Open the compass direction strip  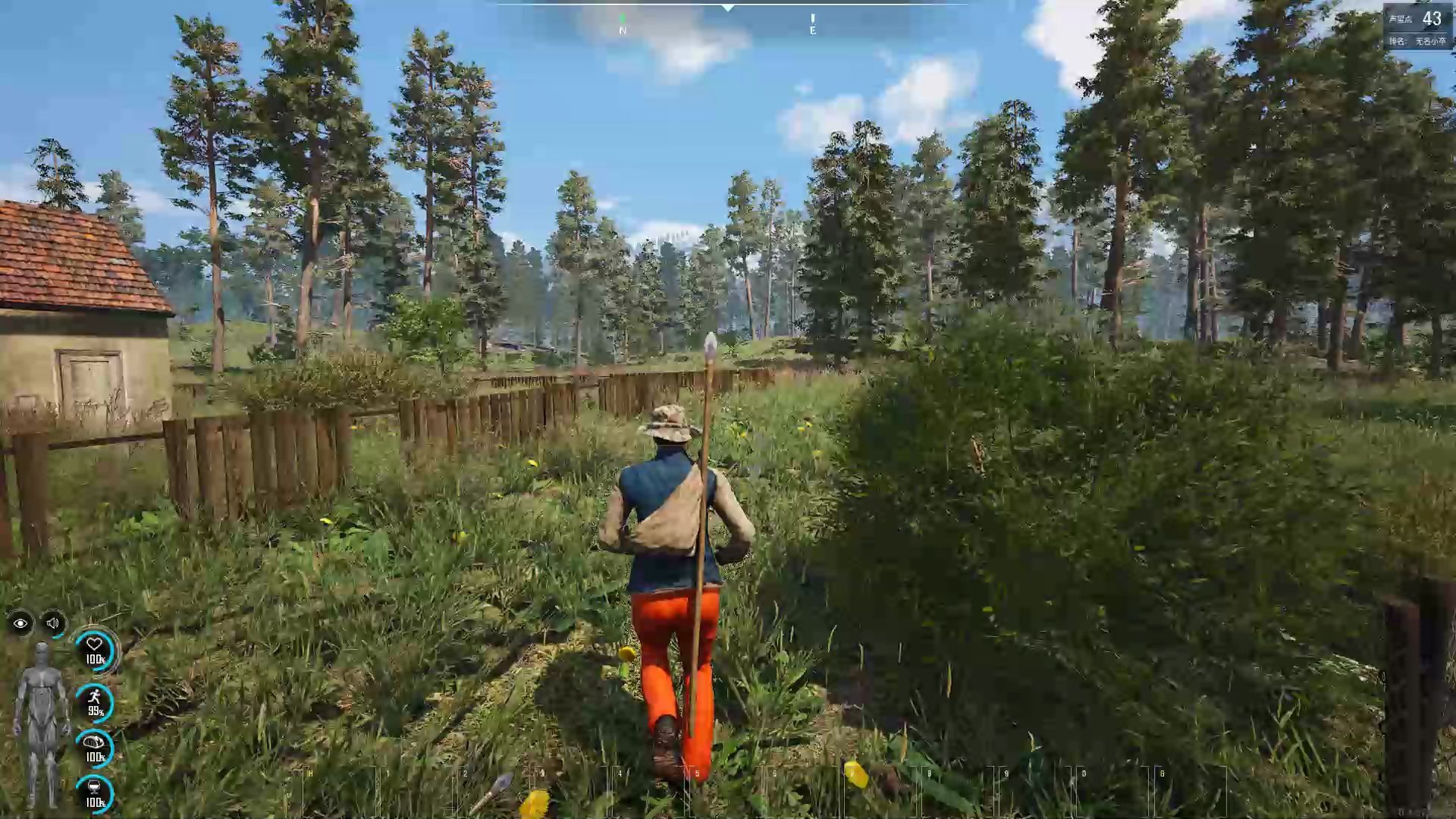pyautogui.click(x=728, y=8)
